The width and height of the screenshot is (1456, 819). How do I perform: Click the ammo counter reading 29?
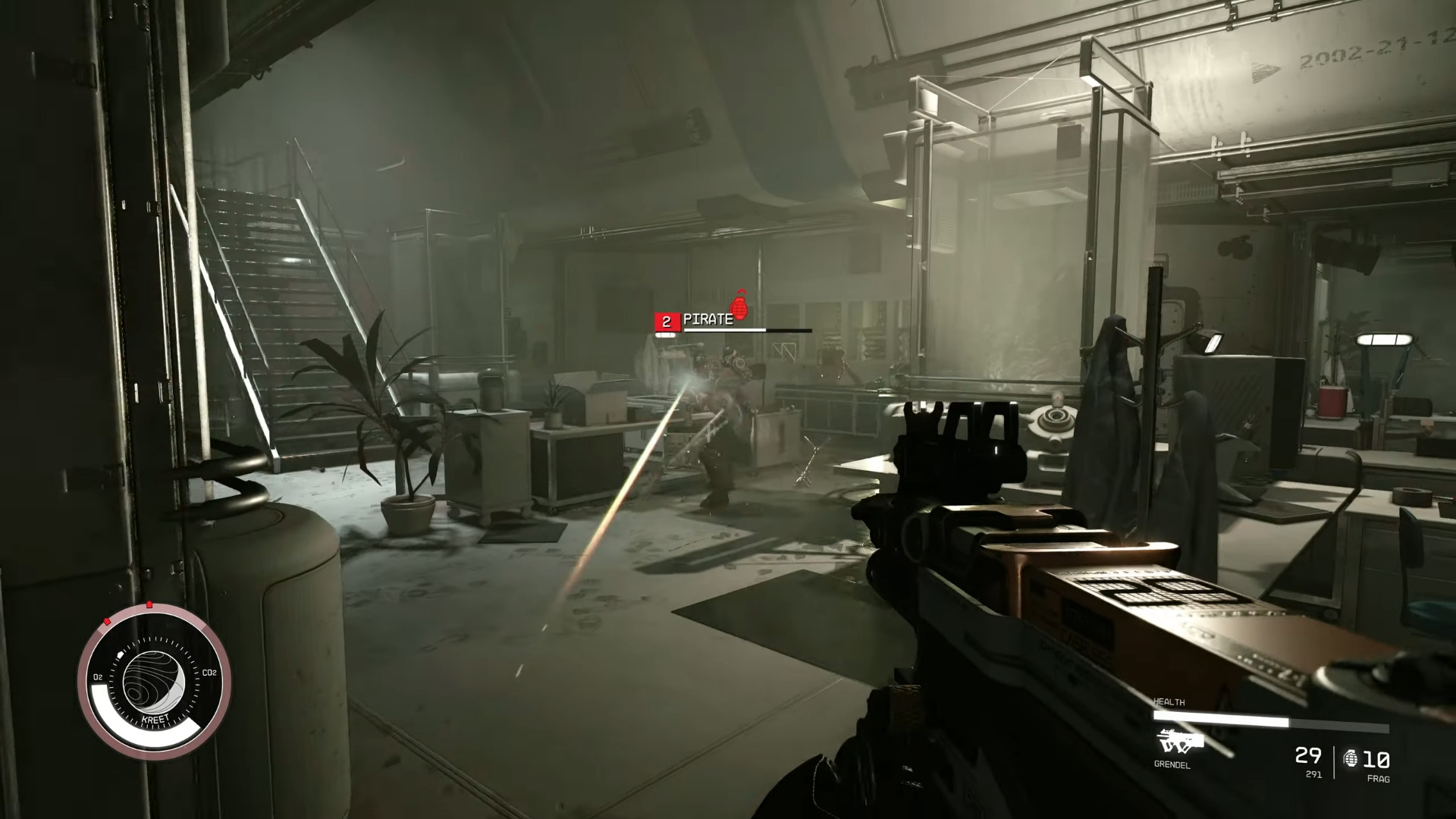[x=1307, y=758]
